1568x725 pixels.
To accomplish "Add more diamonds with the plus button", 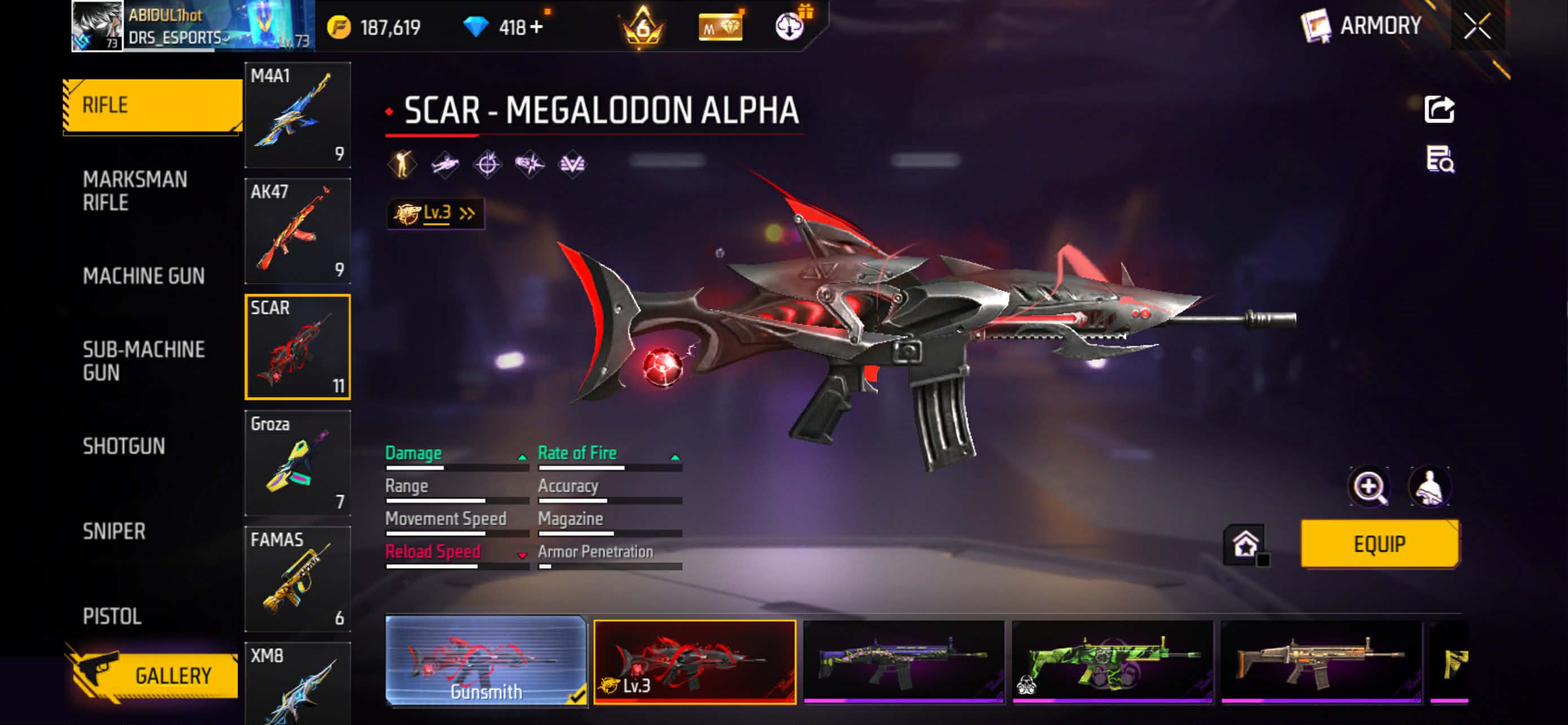I will tap(536, 28).
